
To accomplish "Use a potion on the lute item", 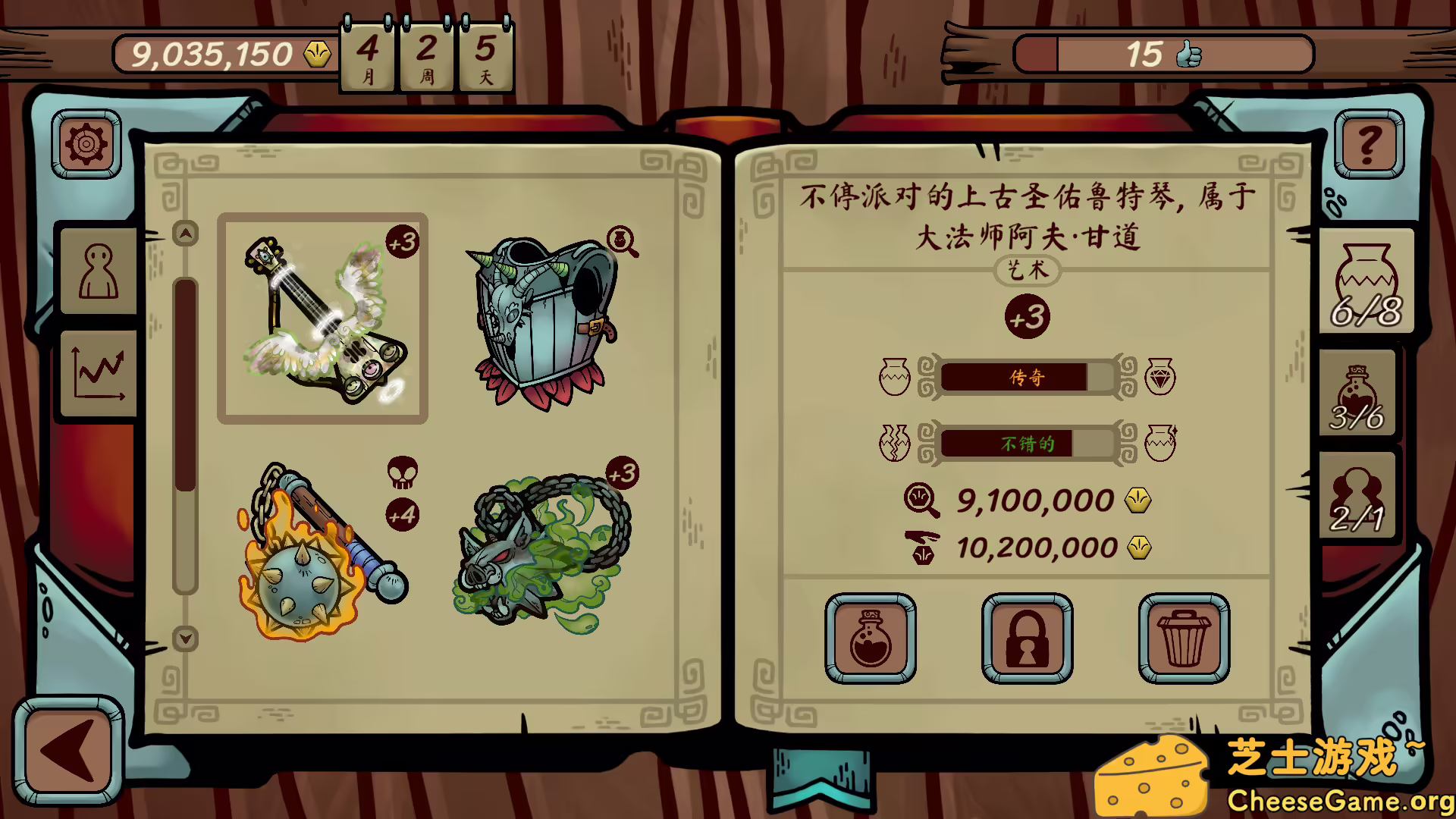I will coord(869,638).
